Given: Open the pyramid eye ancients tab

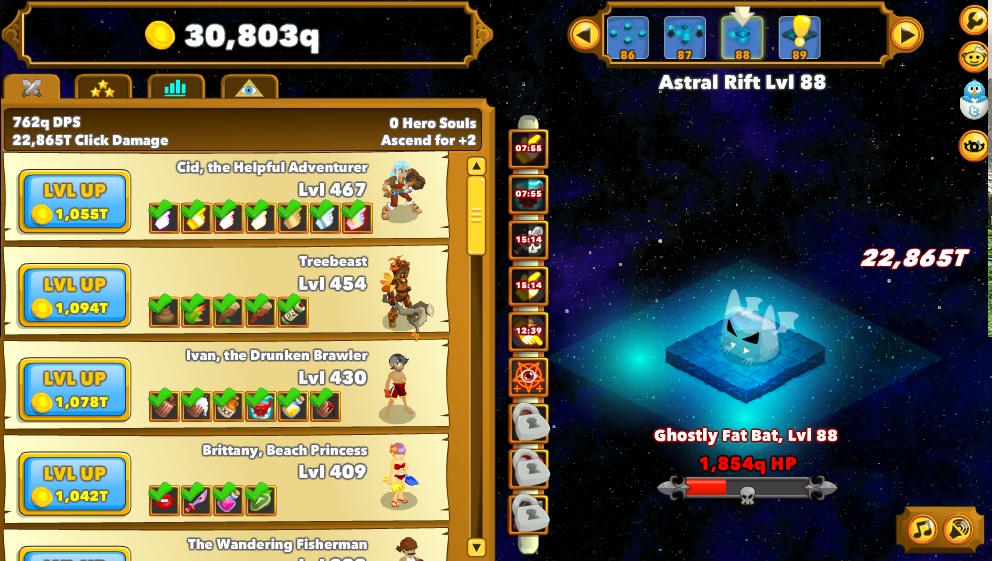Looking at the screenshot, I should [249, 88].
